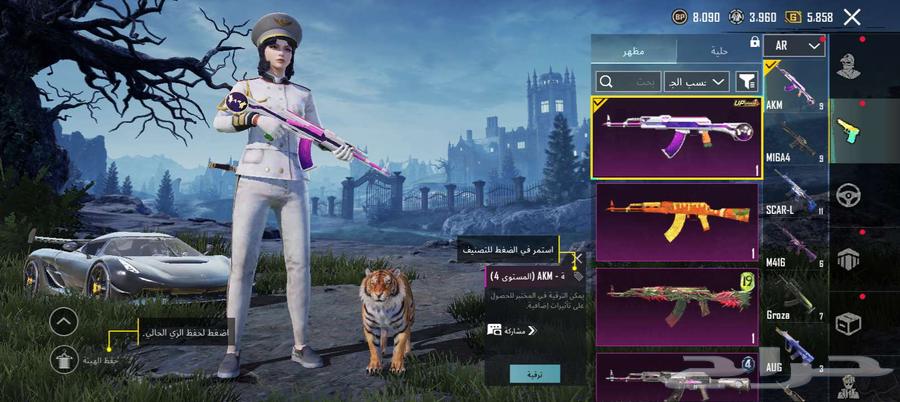The image size is (900, 402).
Task: Tap the teal ترقية upgrade button
Action: pos(535,372)
